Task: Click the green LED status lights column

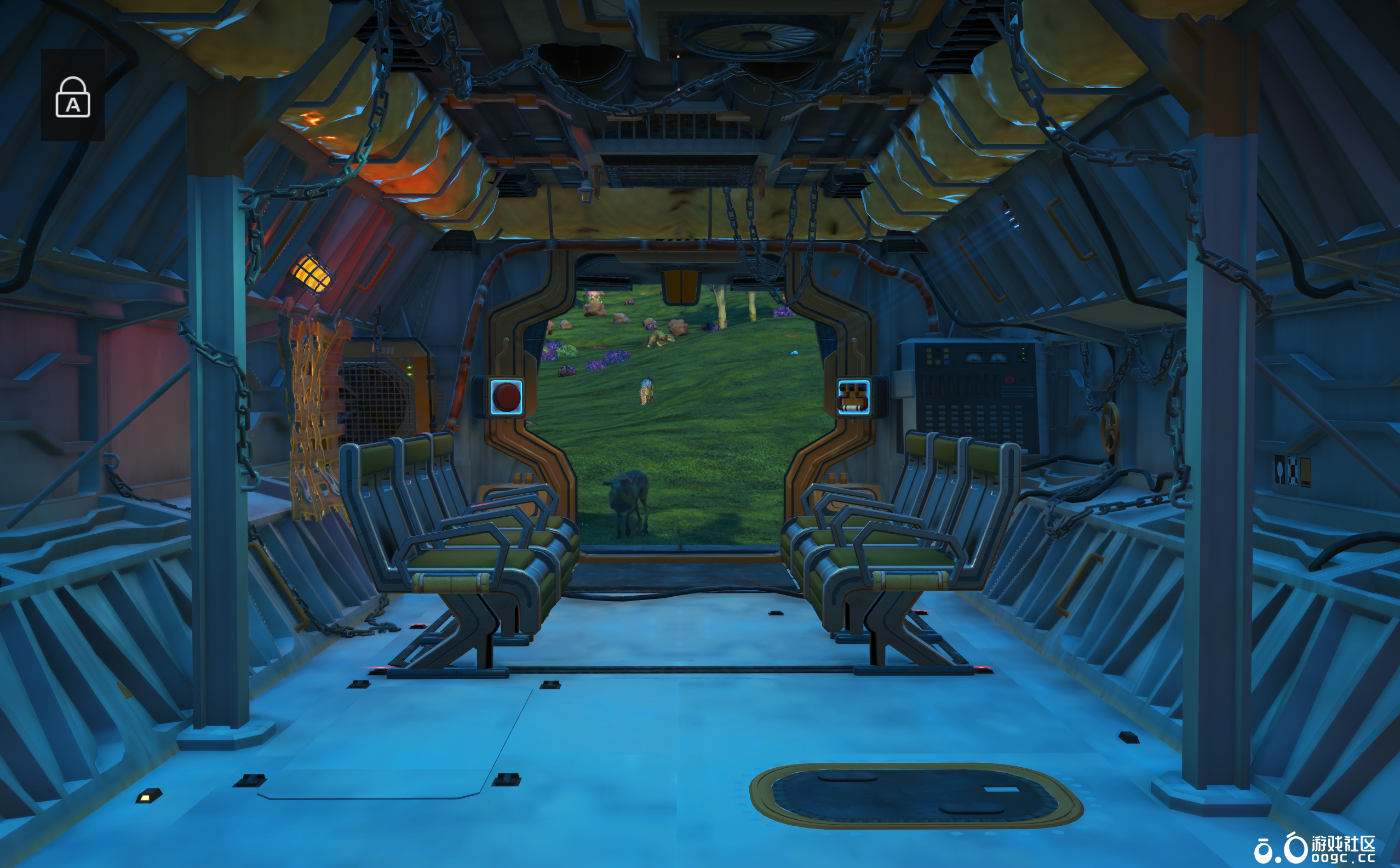Action: (x=1024, y=353)
